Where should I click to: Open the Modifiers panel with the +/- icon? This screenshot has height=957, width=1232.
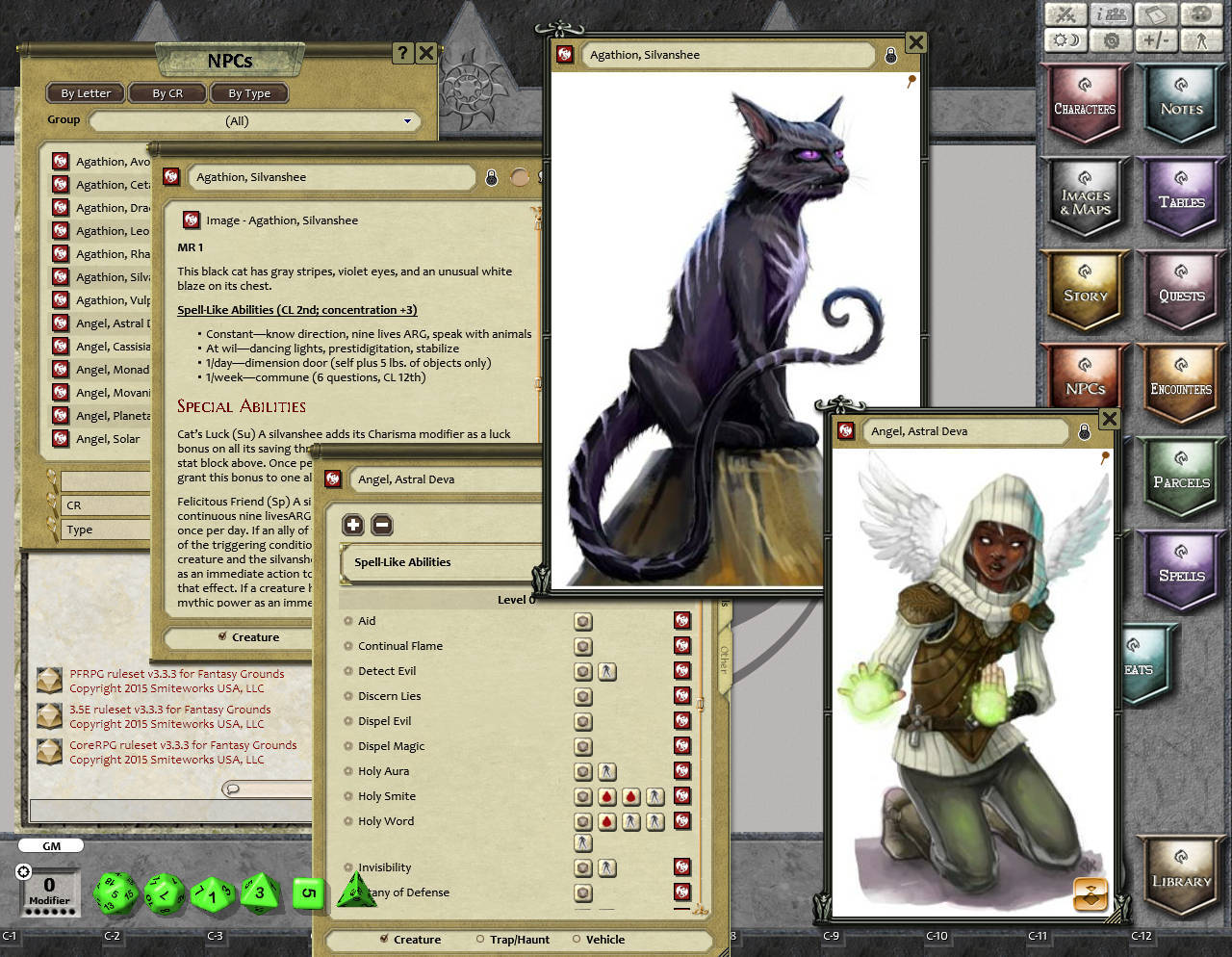pyautogui.click(x=1155, y=39)
